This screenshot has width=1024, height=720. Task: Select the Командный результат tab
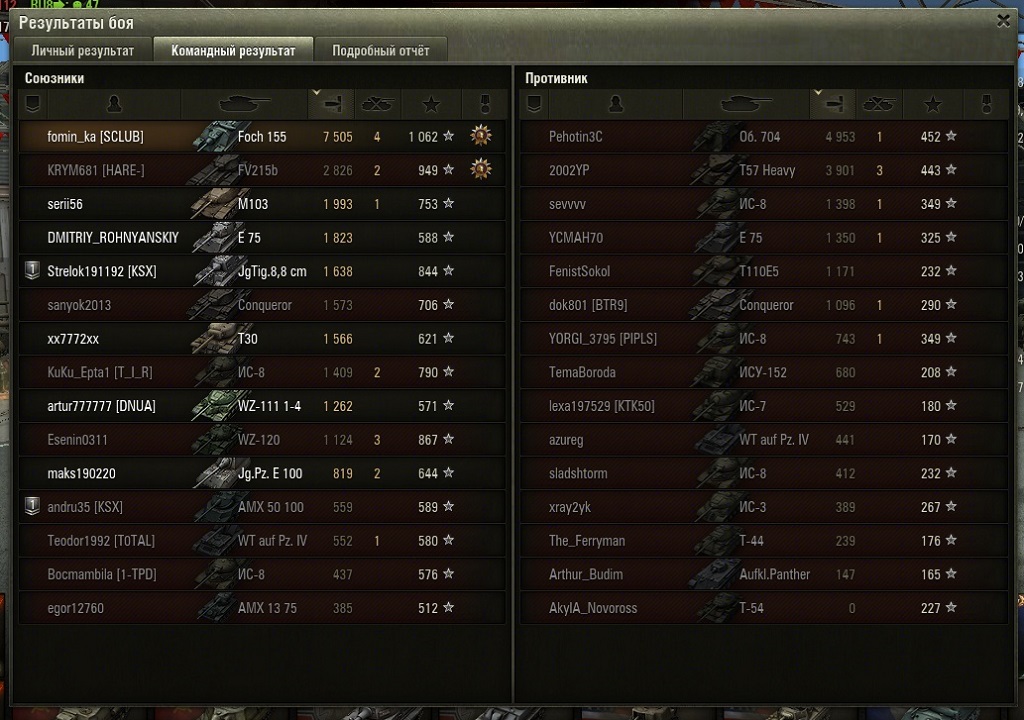pyautogui.click(x=233, y=50)
